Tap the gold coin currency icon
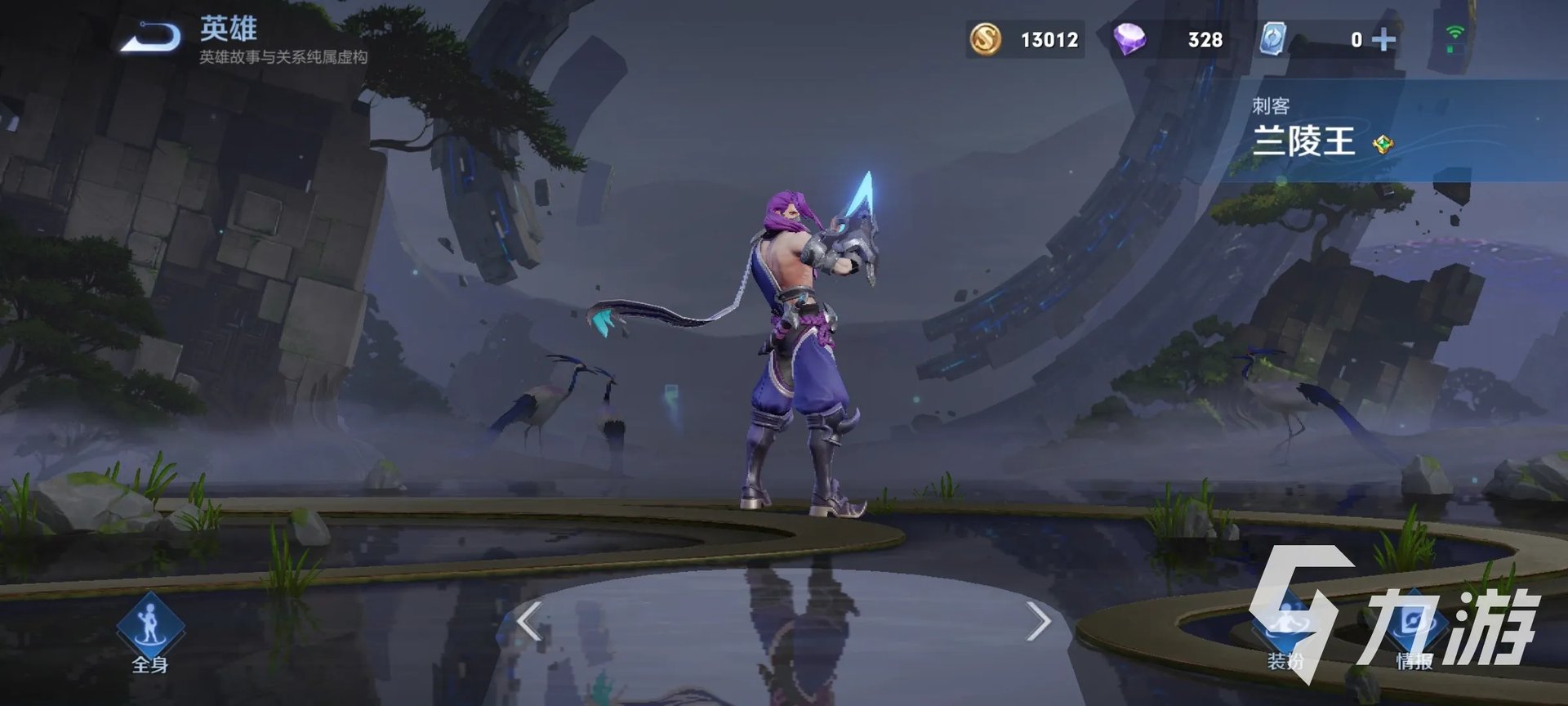 [x=986, y=39]
